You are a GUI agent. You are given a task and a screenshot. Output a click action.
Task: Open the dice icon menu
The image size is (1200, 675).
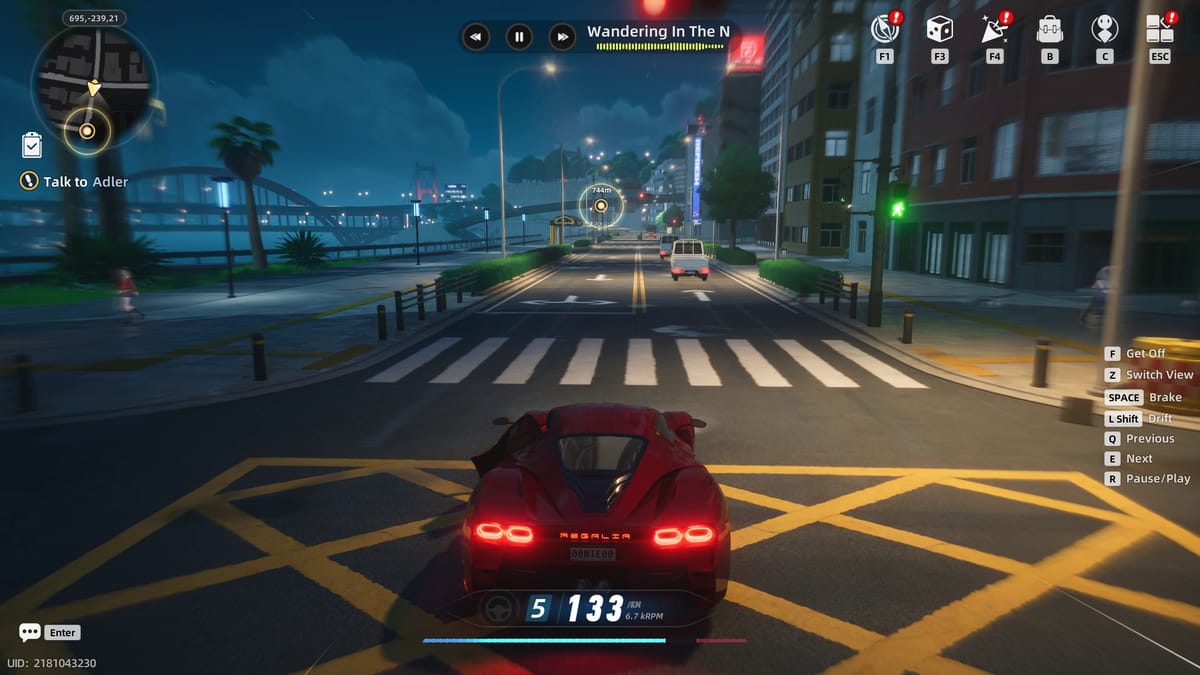(x=939, y=29)
